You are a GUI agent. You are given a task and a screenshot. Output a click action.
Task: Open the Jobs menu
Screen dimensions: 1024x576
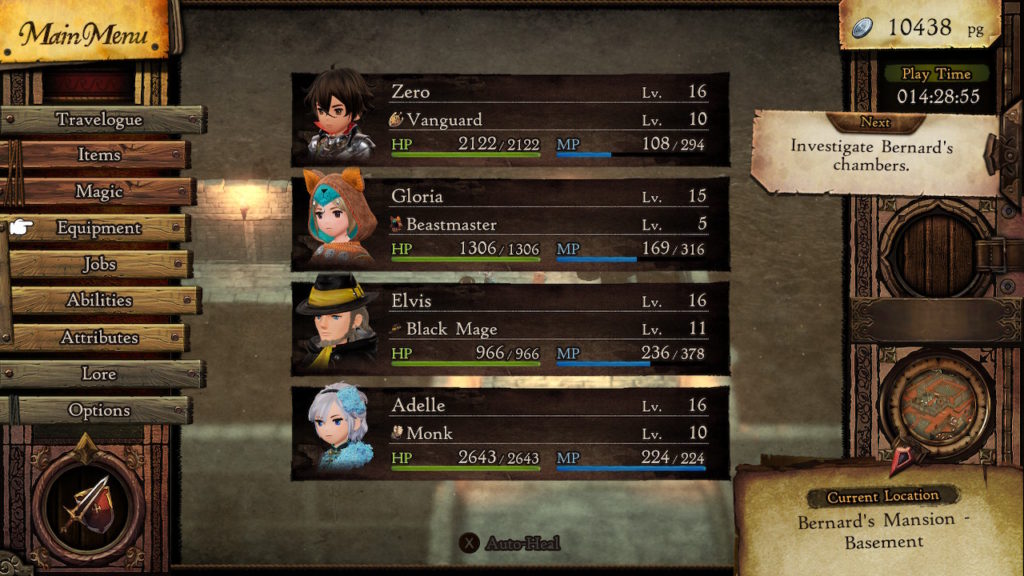[99, 264]
